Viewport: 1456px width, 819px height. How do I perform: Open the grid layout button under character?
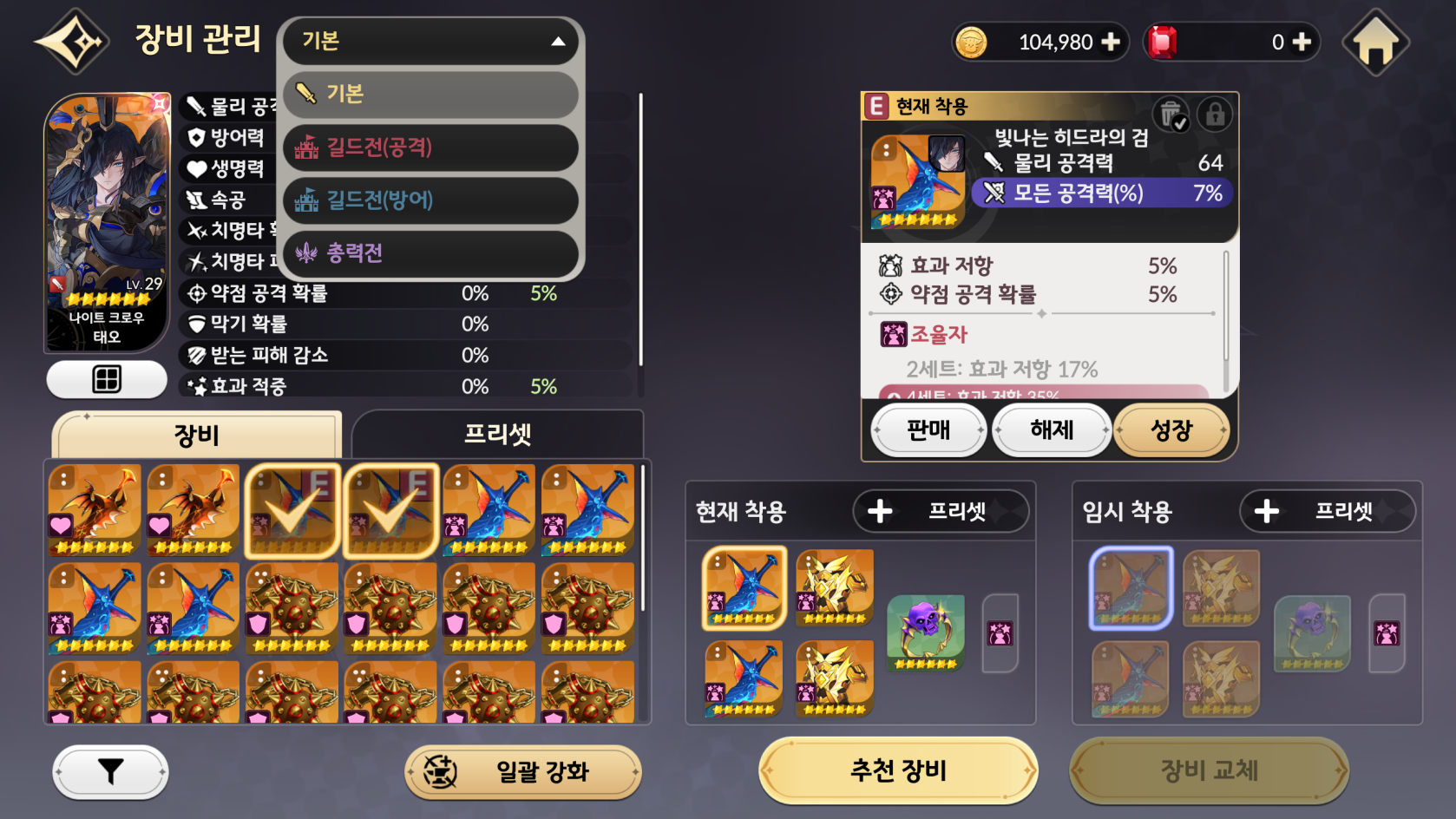coord(107,379)
